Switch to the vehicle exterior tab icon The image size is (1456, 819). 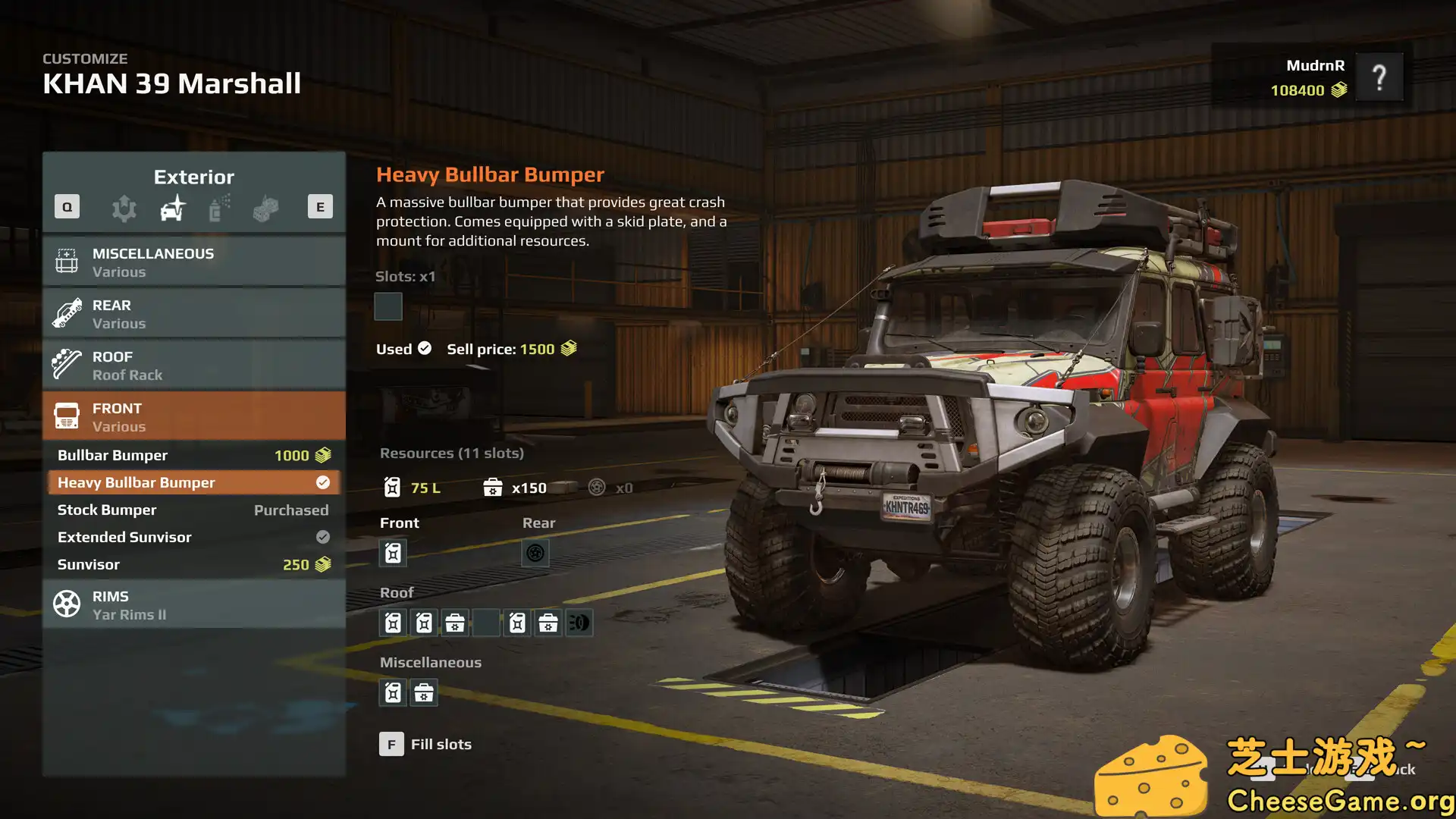173,208
